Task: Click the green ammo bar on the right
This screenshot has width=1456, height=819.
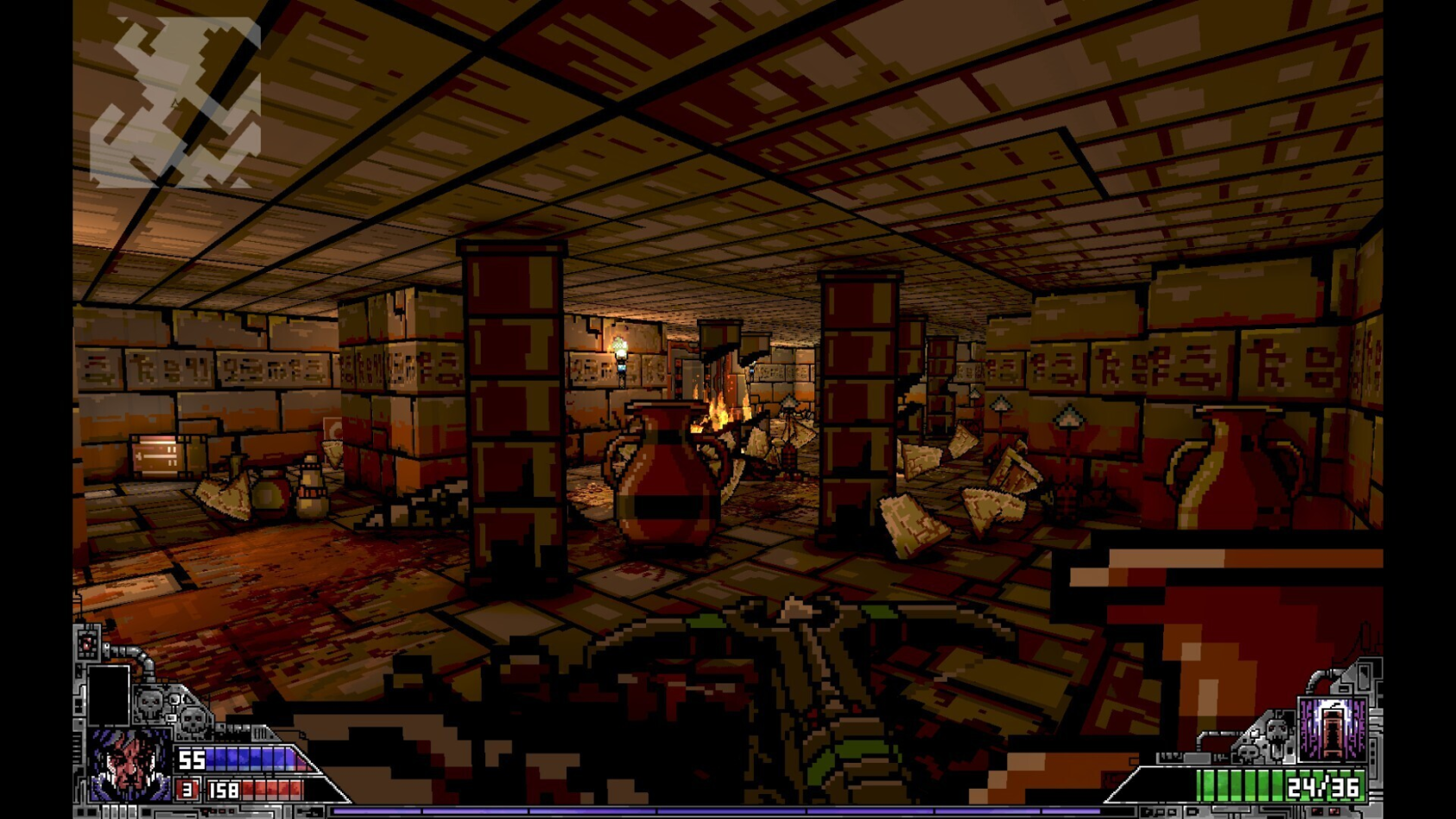Action: tap(1235, 785)
